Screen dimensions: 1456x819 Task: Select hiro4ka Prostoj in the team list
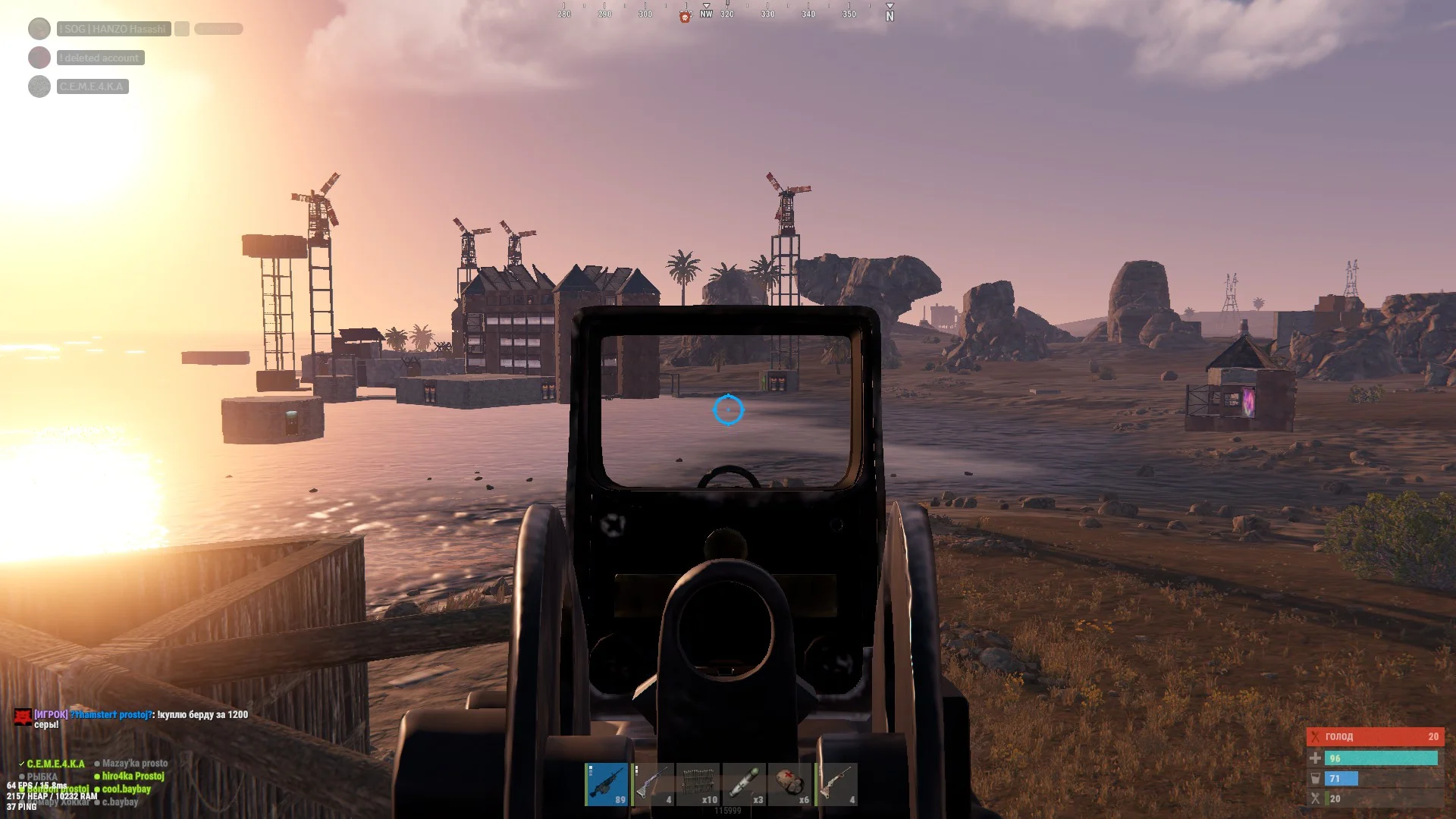coord(133,777)
